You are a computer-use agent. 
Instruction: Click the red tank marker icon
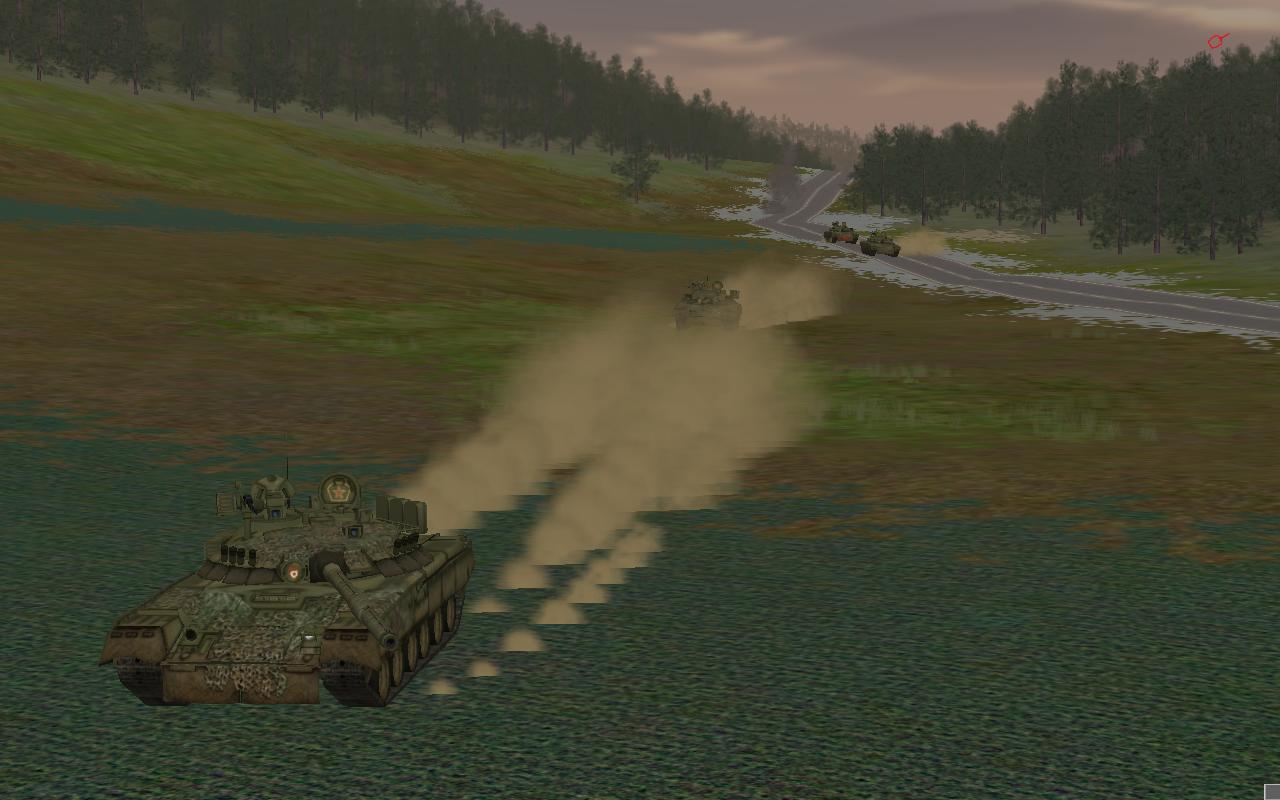click(x=1217, y=41)
